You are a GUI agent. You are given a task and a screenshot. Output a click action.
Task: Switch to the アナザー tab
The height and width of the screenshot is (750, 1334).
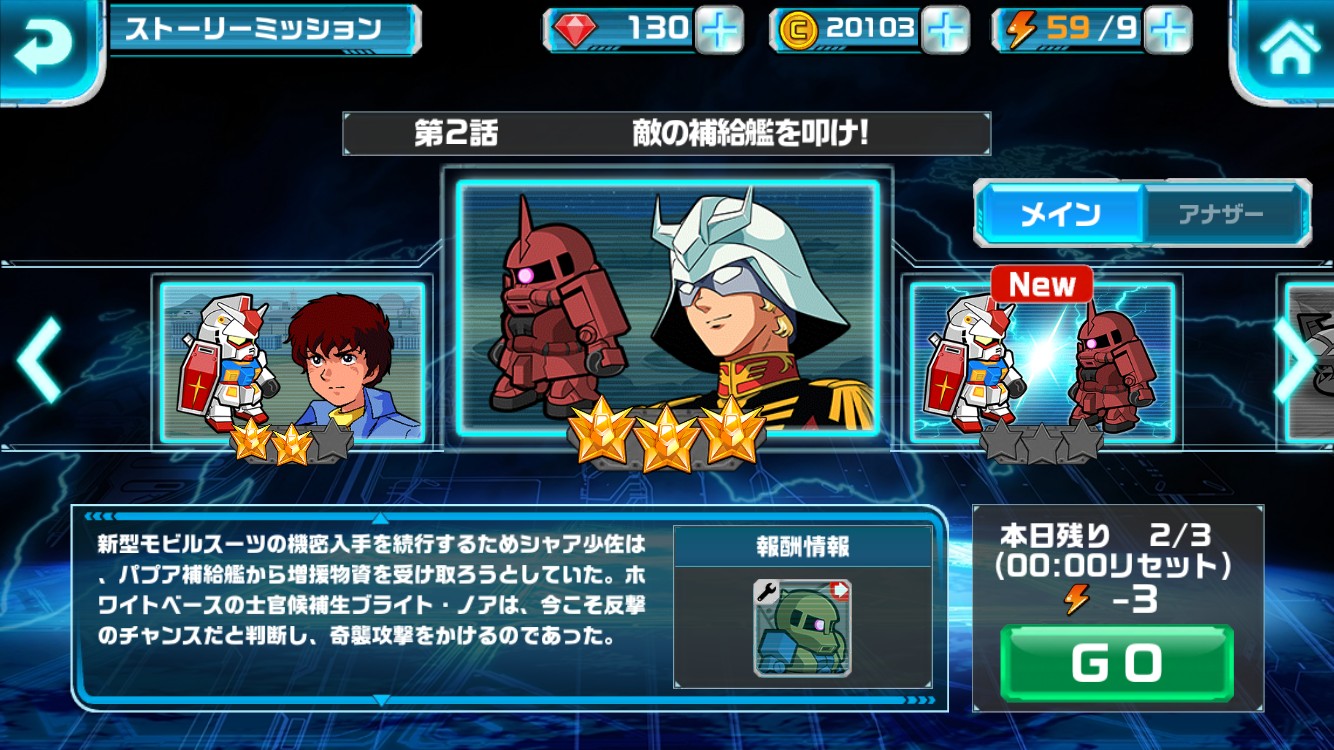(x=1222, y=213)
